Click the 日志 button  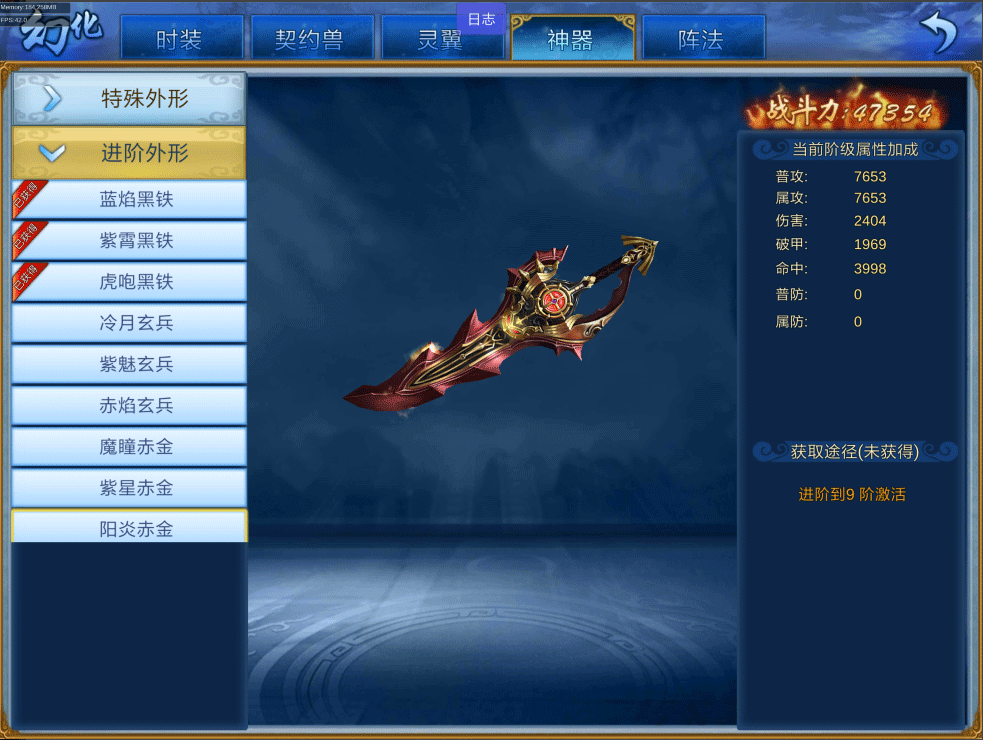pyautogui.click(x=481, y=19)
